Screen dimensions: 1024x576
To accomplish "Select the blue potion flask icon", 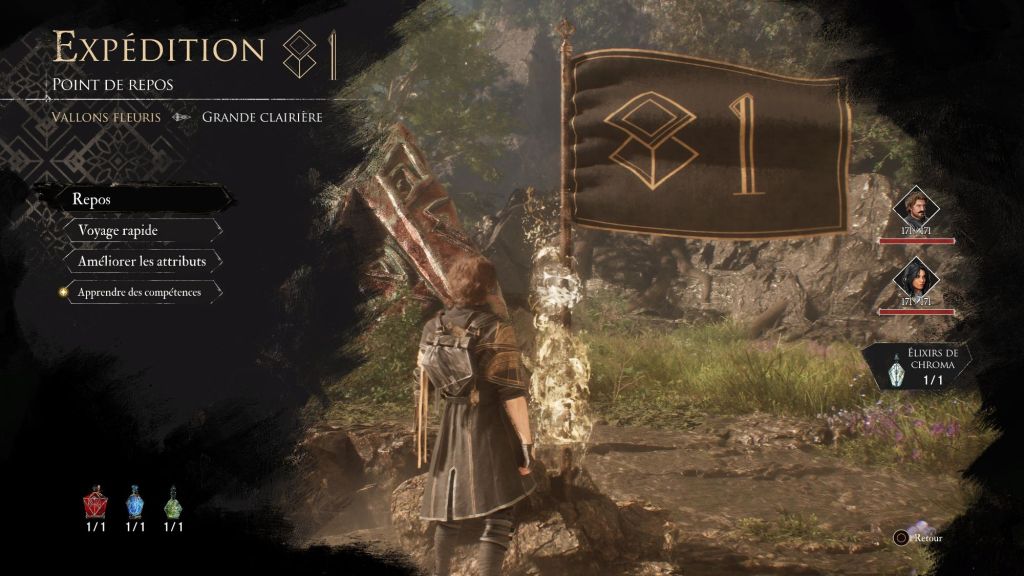I will point(135,502).
